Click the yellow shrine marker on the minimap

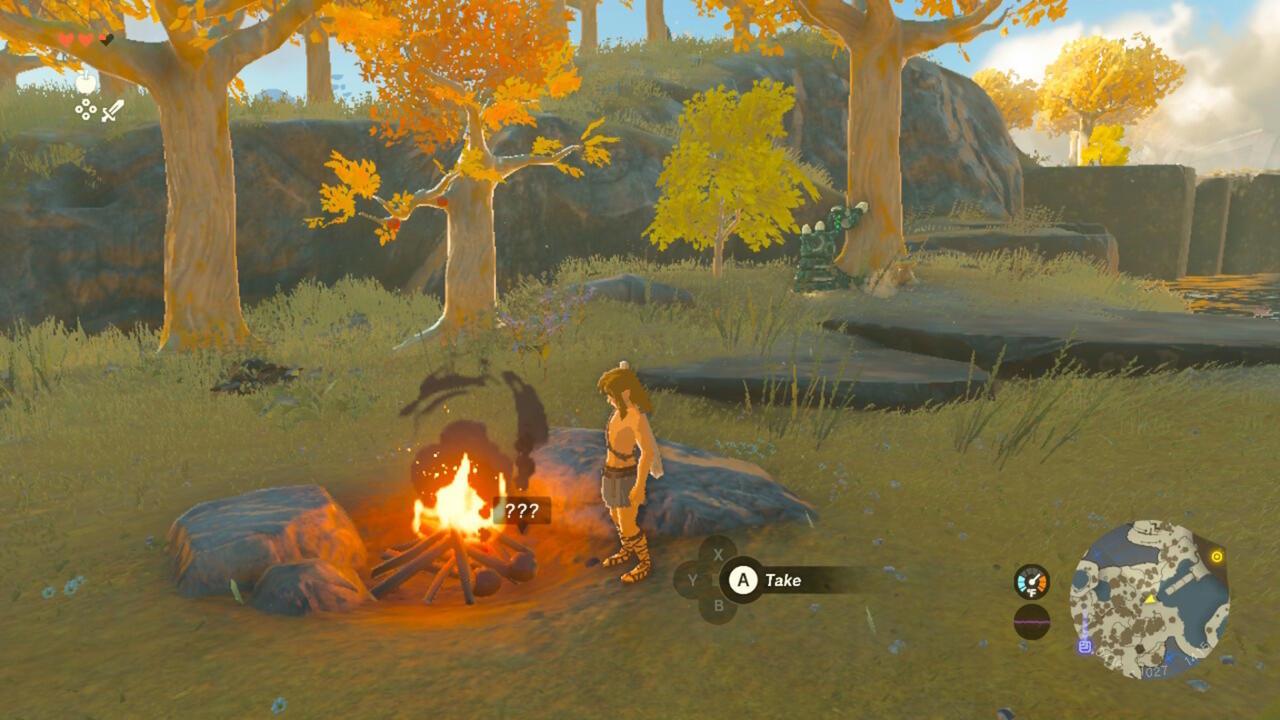[1217, 556]
